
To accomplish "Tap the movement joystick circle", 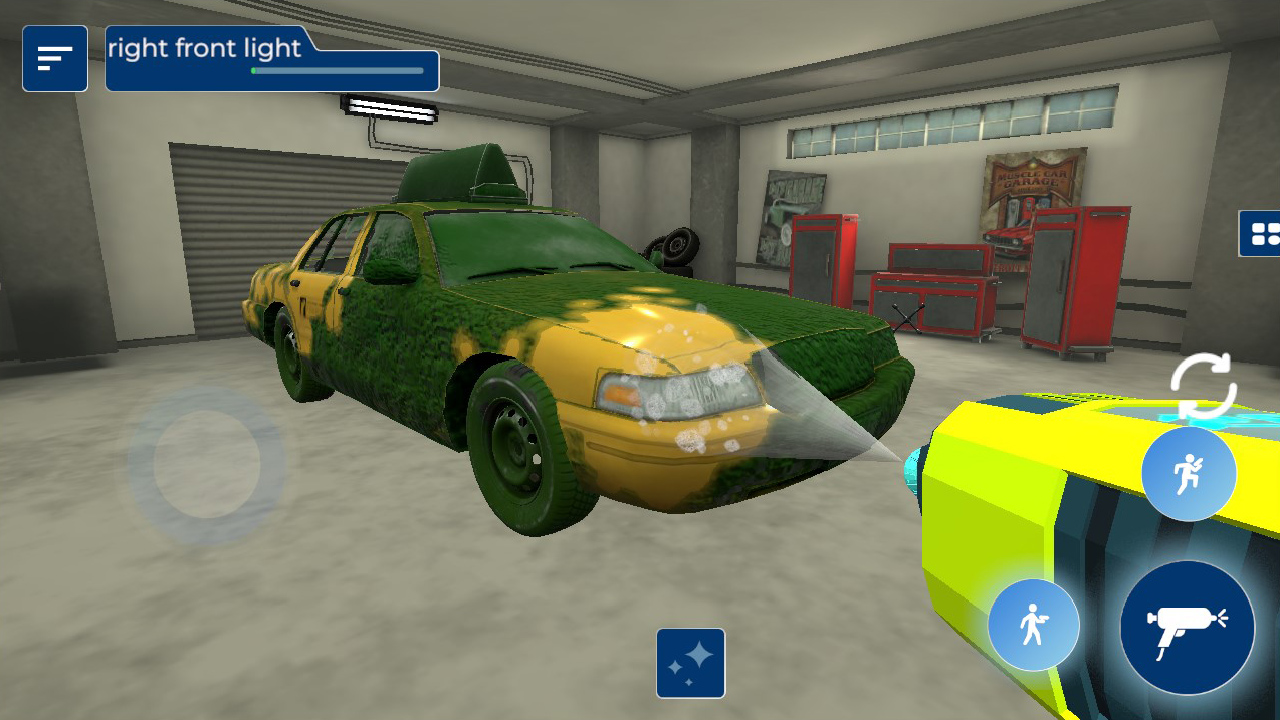I will [x=205, y=460].
